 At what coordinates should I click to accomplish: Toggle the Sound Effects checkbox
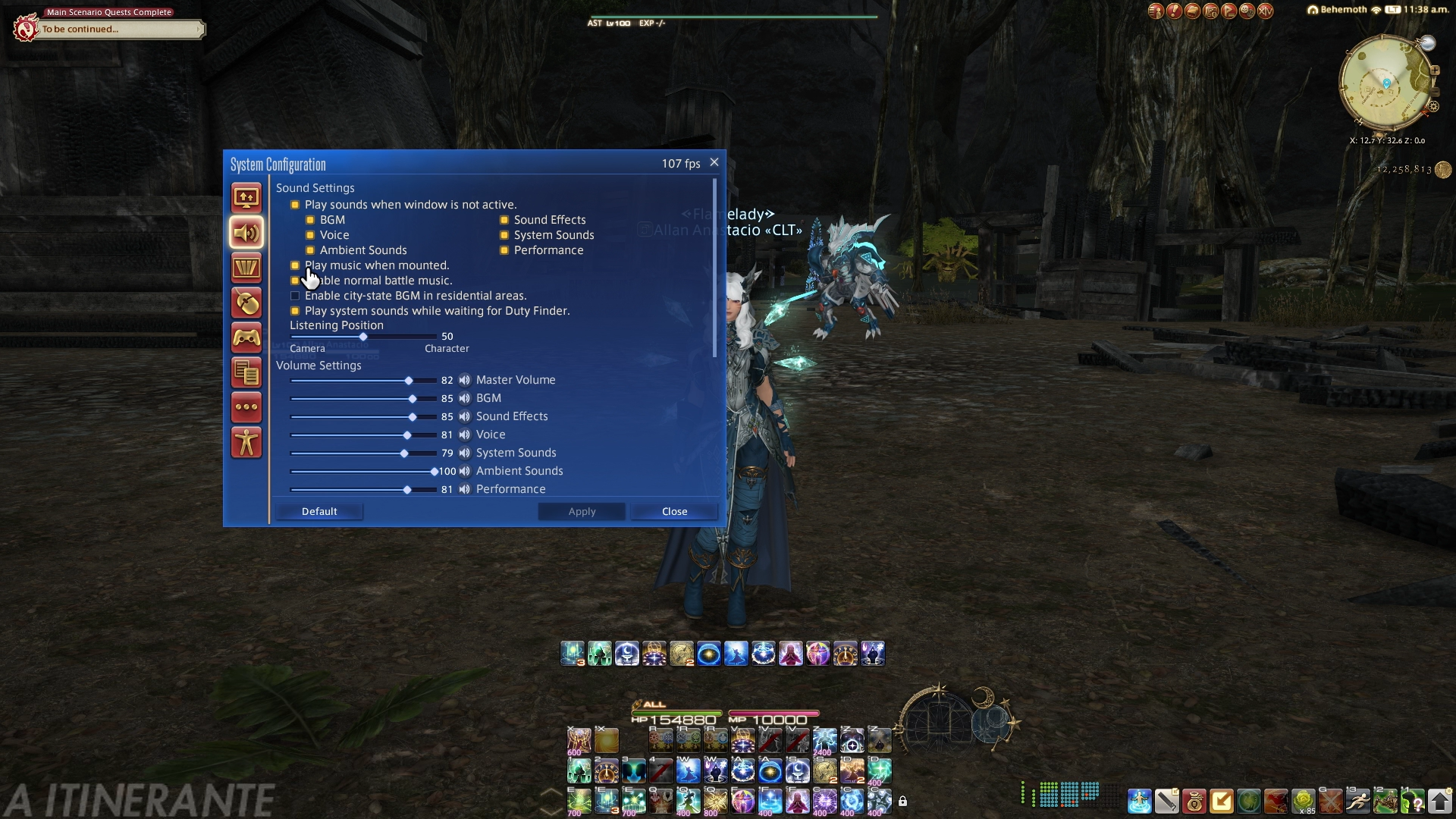tap(504, 220)
